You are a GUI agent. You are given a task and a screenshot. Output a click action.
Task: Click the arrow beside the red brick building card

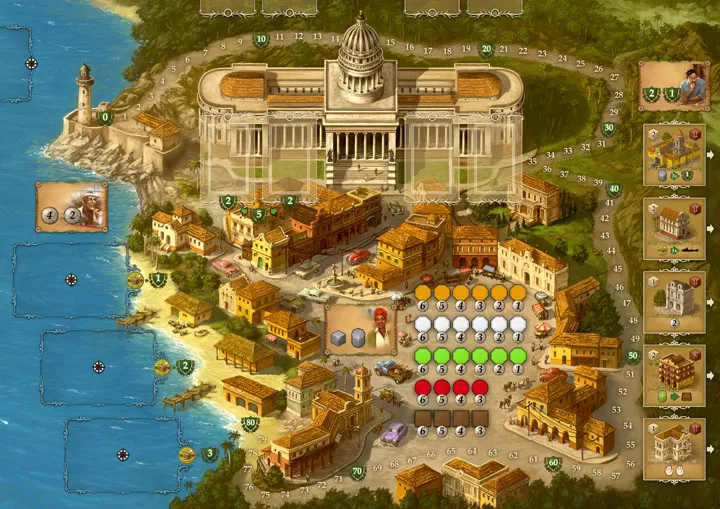[711, 376]
